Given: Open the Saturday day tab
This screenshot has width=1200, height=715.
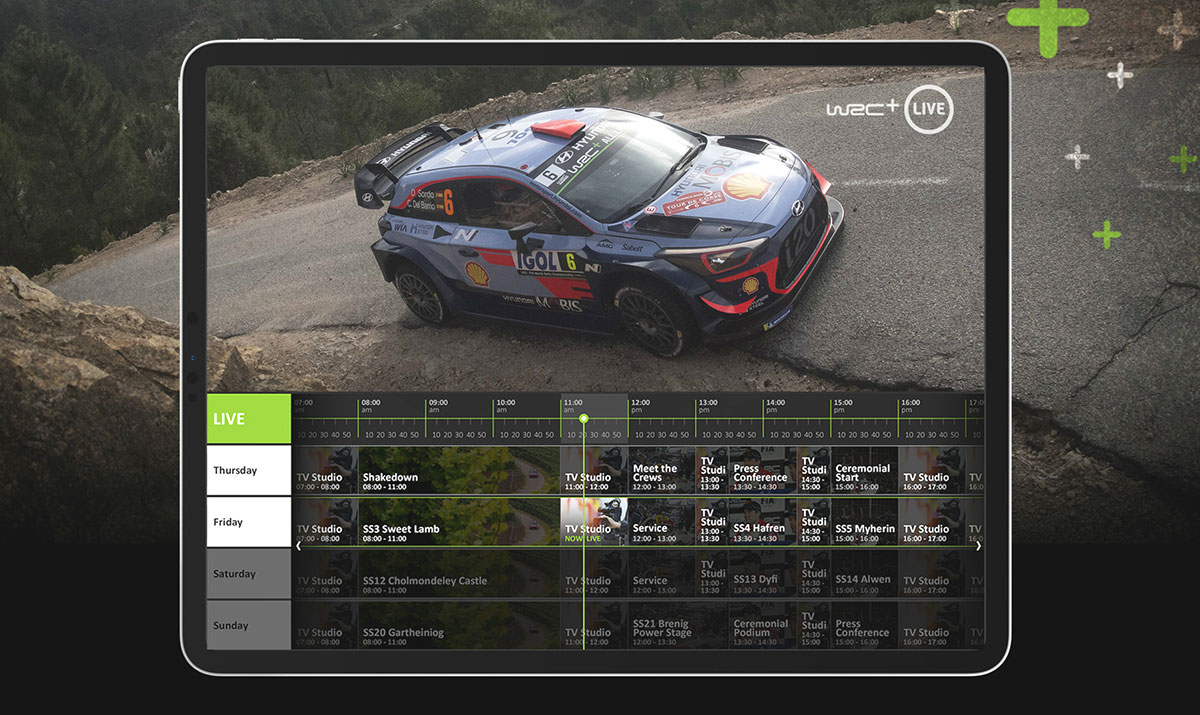Looking at the screenshot, I should 248,574.
